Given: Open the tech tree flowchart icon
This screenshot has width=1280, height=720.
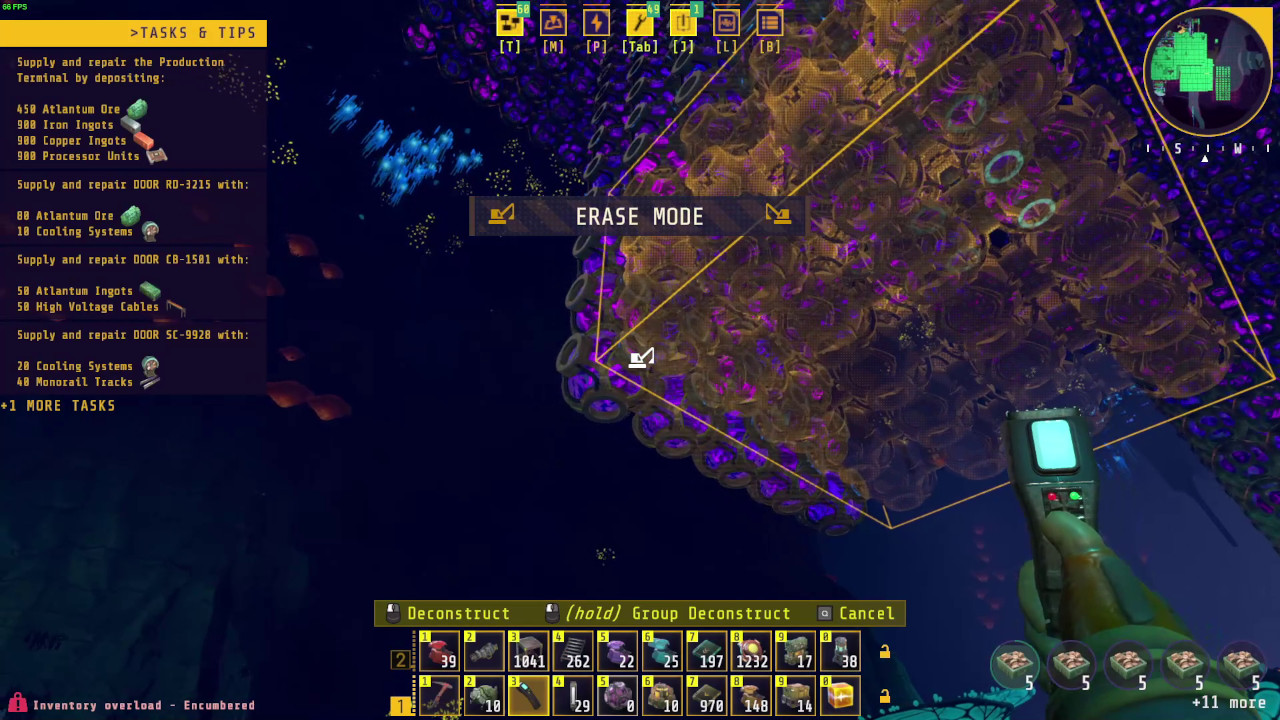Looking at the screenshot, I should coord(510,23).
